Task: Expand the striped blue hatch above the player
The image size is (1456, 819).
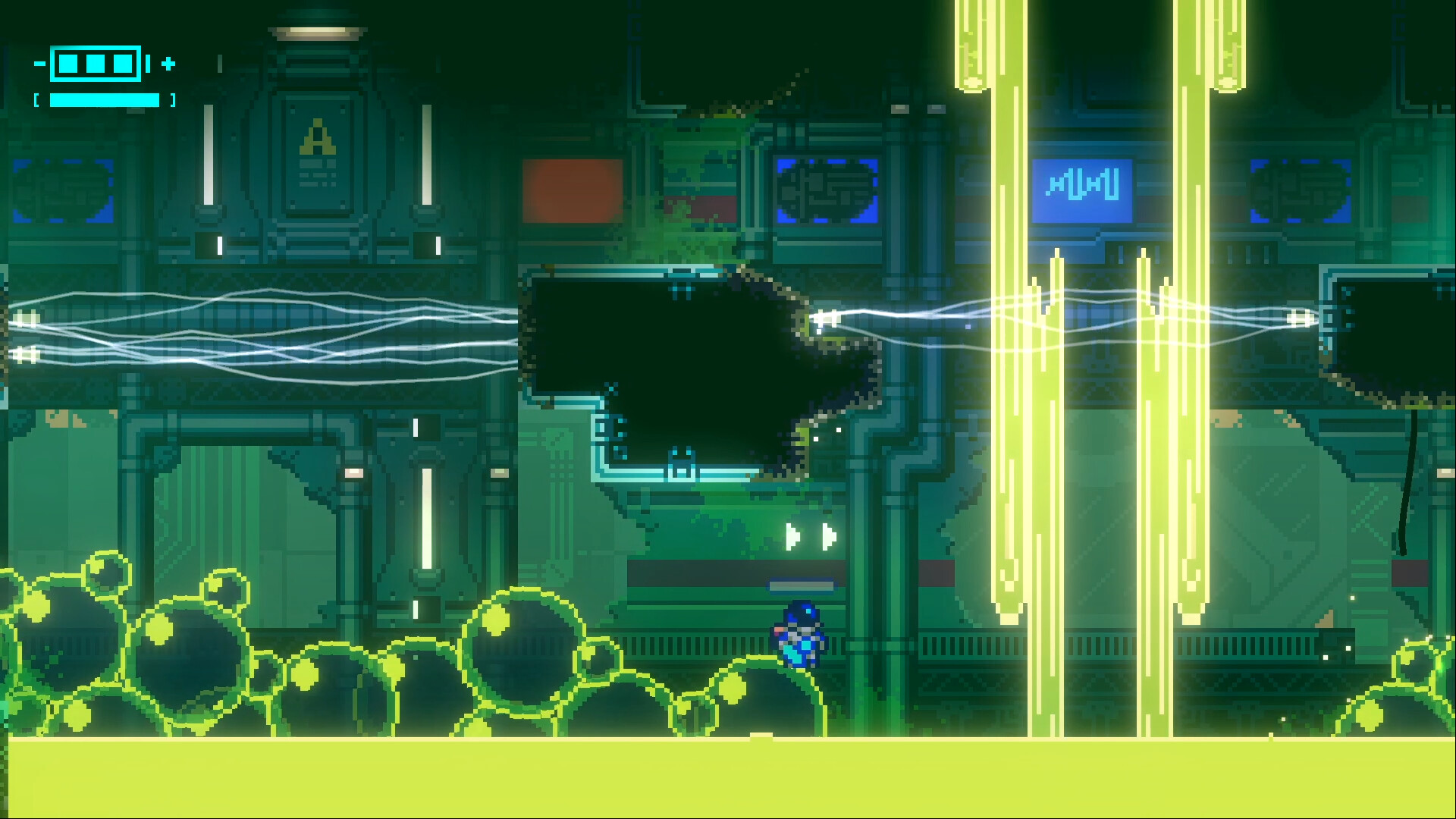Action: pos(801,585)
